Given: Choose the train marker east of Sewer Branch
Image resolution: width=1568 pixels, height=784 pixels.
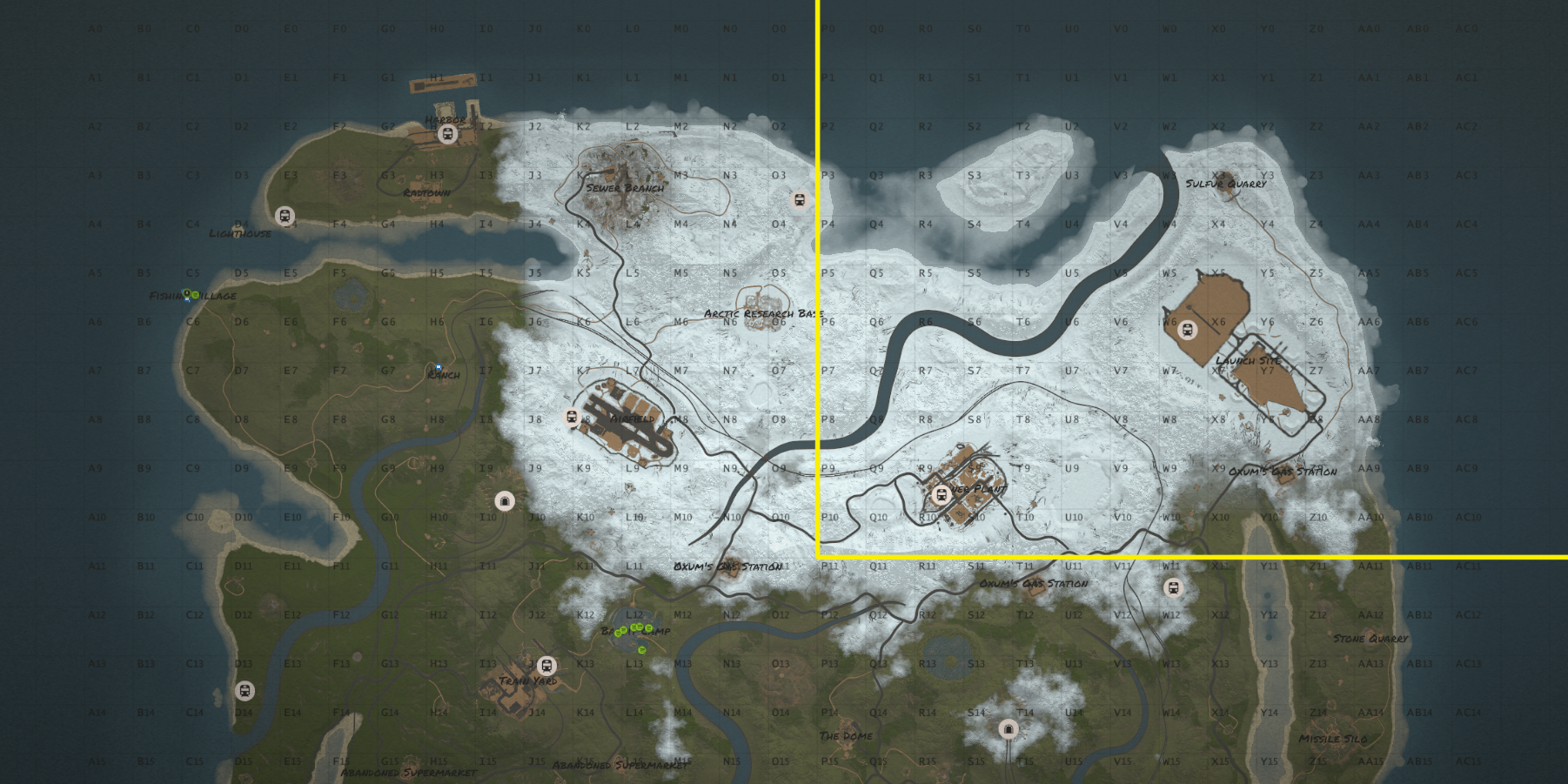Looking at the screenshot, I should pos(800,201).
